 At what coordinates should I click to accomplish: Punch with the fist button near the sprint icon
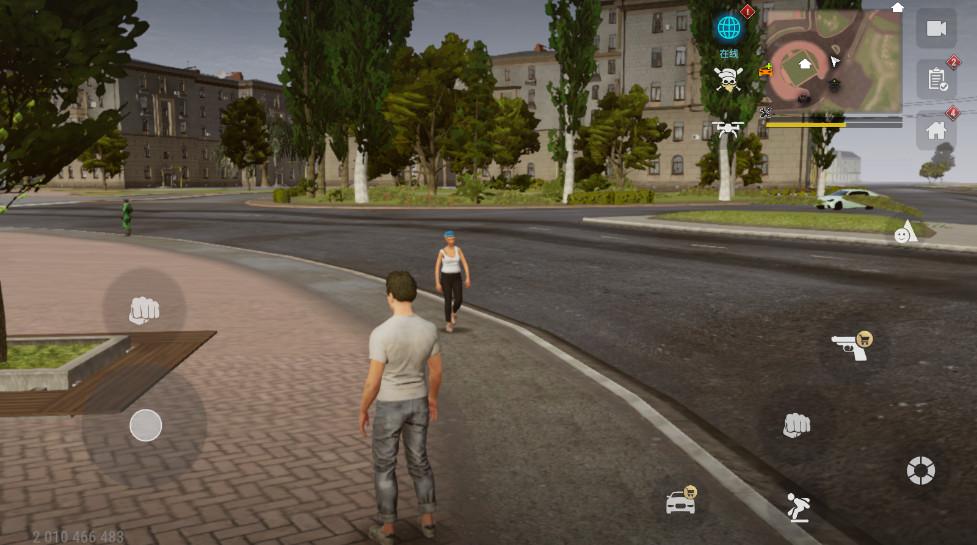(x=796, y=424)
